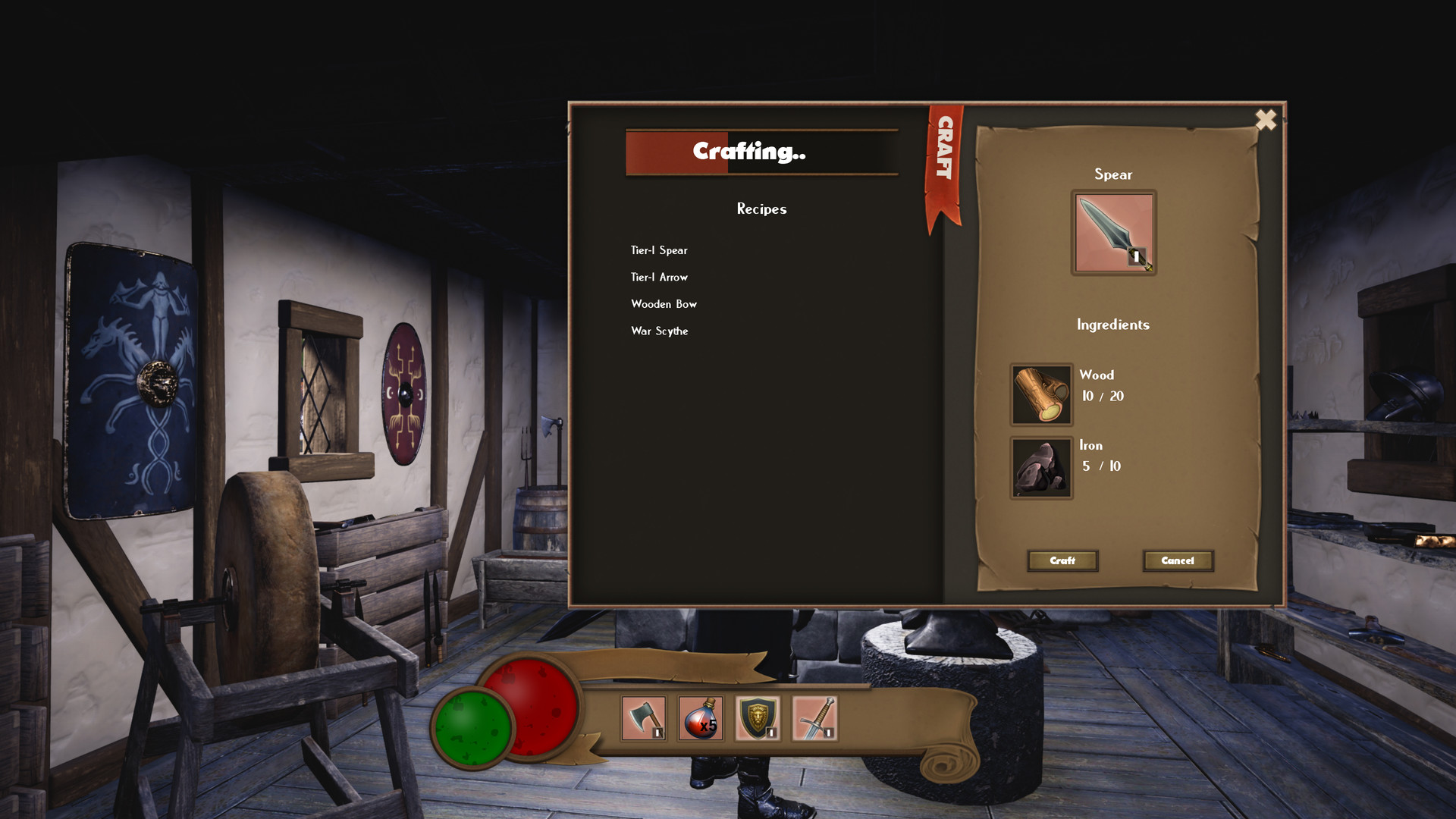Click the Ingredients heading
The width and height of the screenshot is (1456, 819).
click(1113, 325)
